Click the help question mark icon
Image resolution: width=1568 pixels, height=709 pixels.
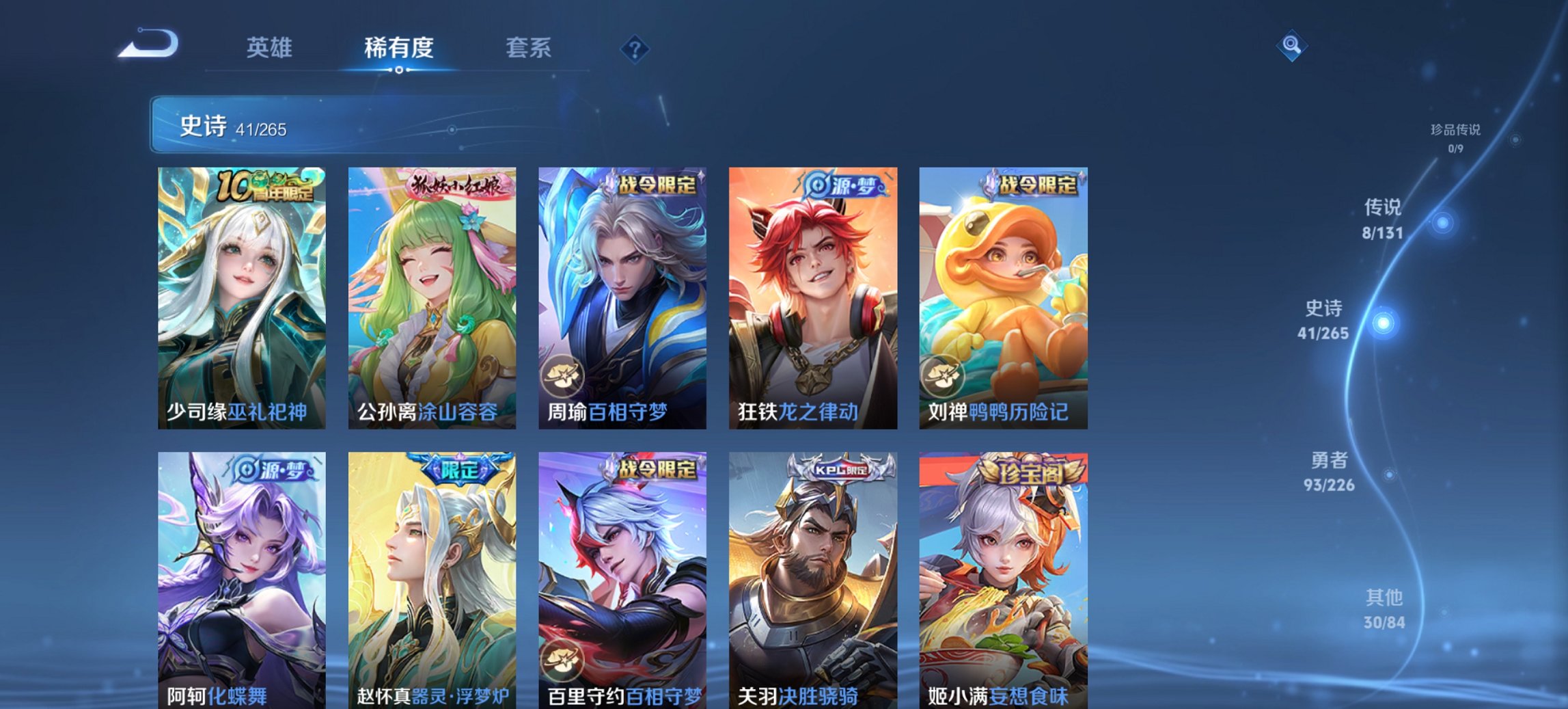click(635, 48)
